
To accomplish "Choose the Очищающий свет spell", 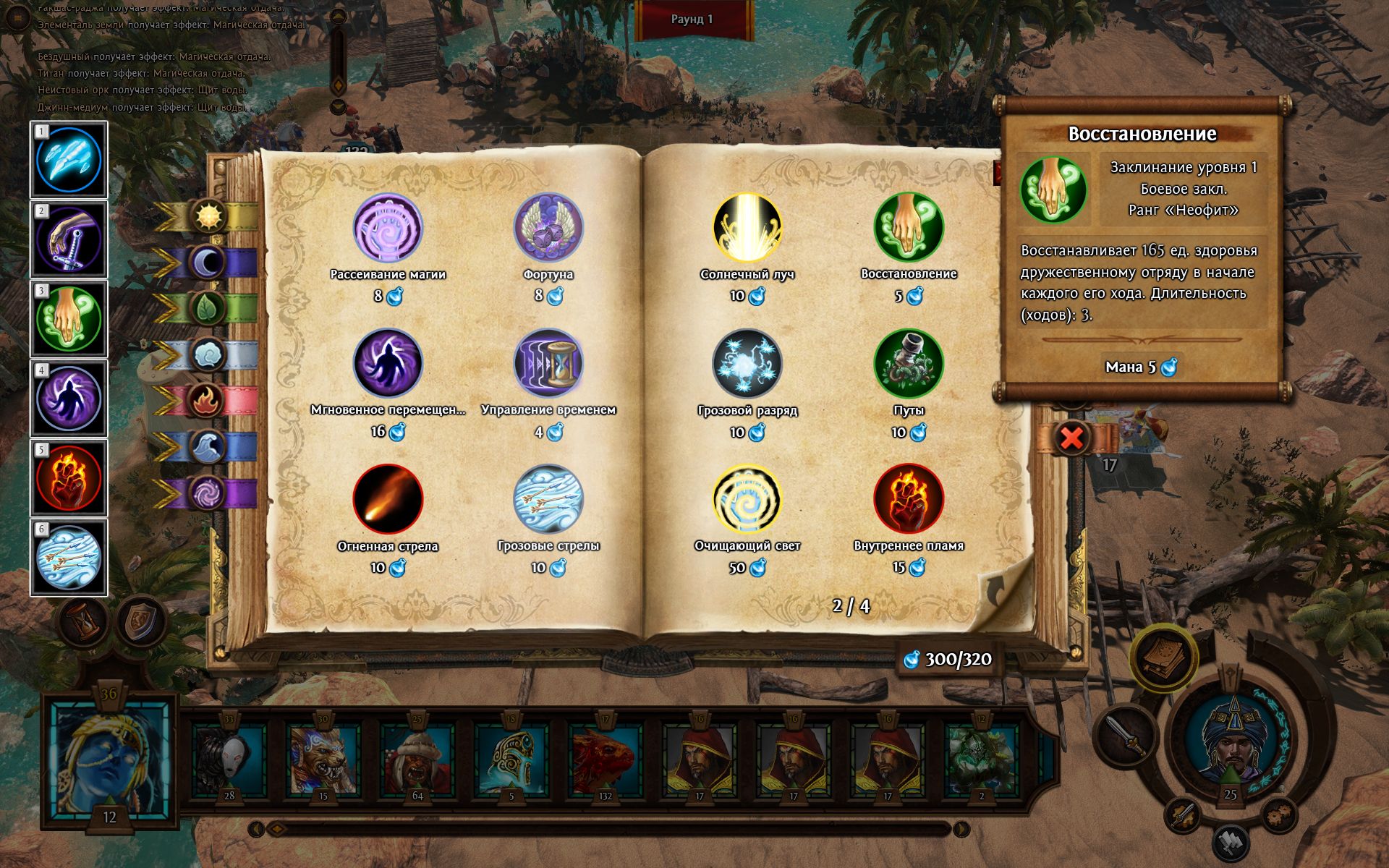I will (x=747, y=499).
